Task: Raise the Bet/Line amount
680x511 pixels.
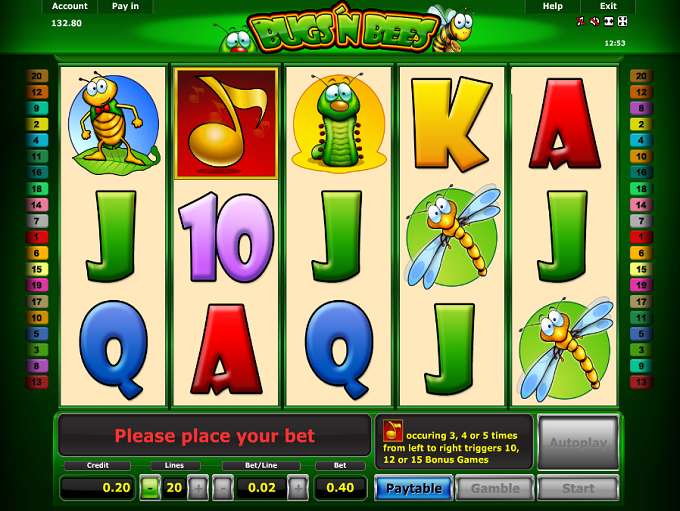Action: (x=298, y=488)
